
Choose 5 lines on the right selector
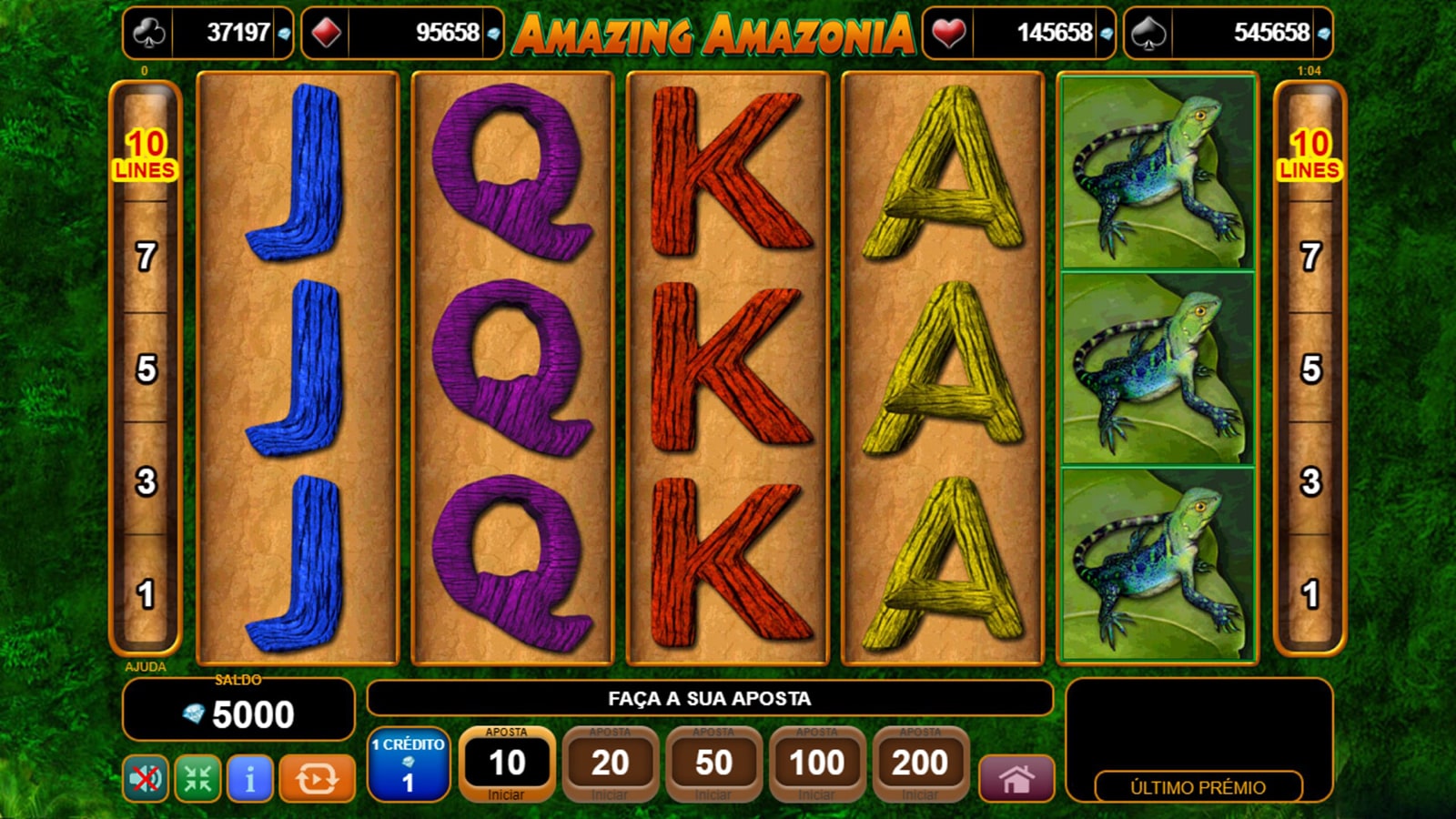point(1310,369)
